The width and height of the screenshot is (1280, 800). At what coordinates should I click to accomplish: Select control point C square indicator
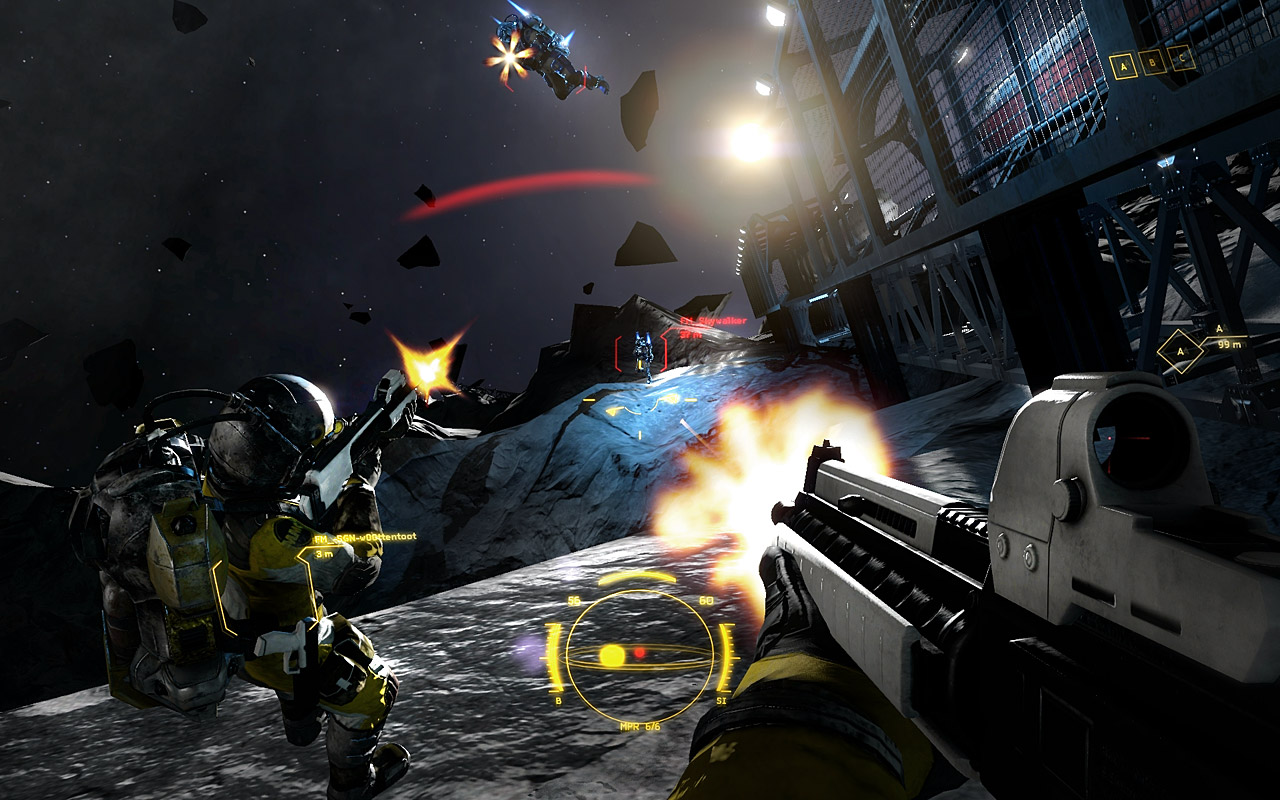[1182, 58]
